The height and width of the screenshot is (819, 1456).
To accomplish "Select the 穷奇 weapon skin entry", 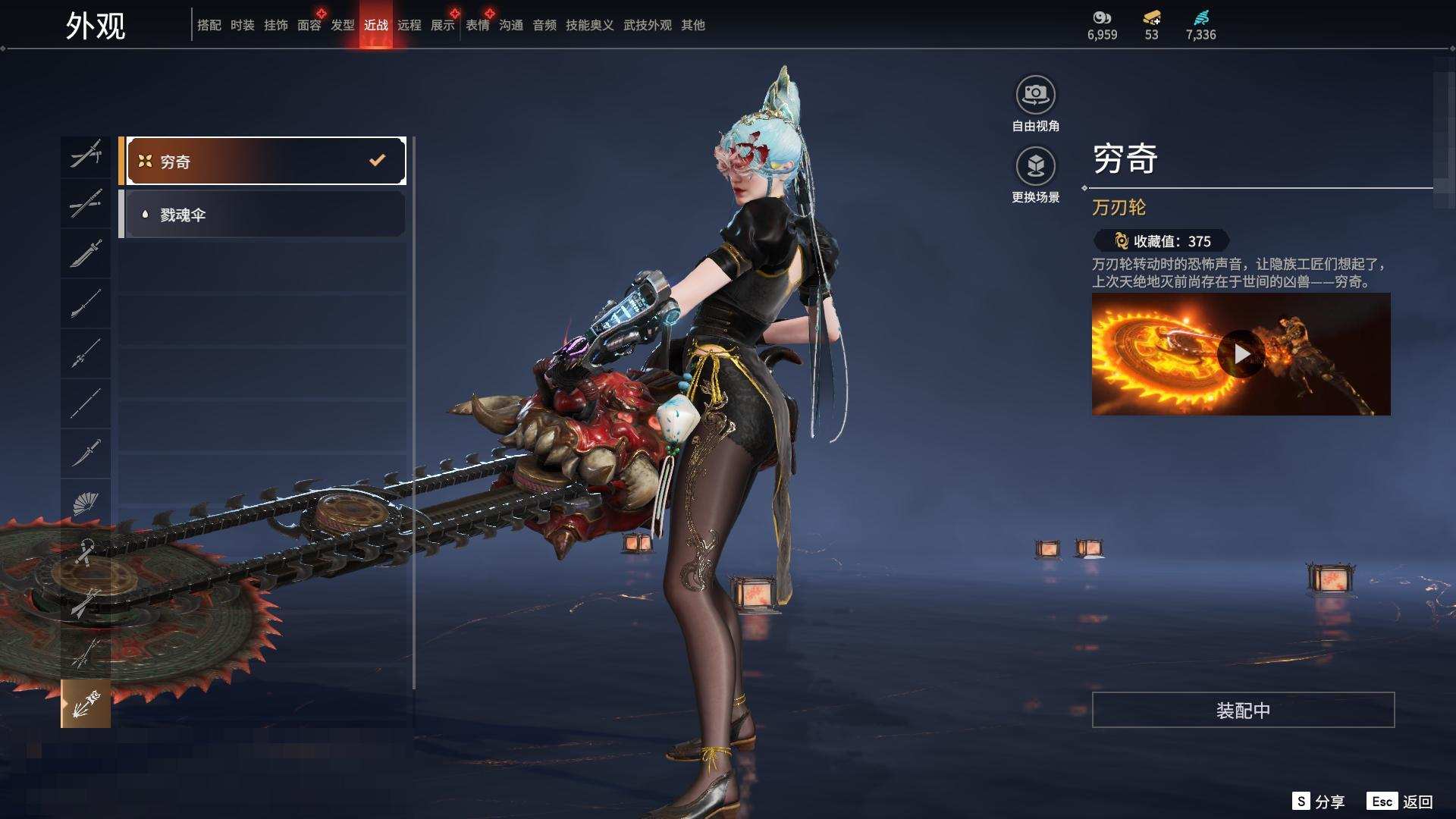I will 265,161.
